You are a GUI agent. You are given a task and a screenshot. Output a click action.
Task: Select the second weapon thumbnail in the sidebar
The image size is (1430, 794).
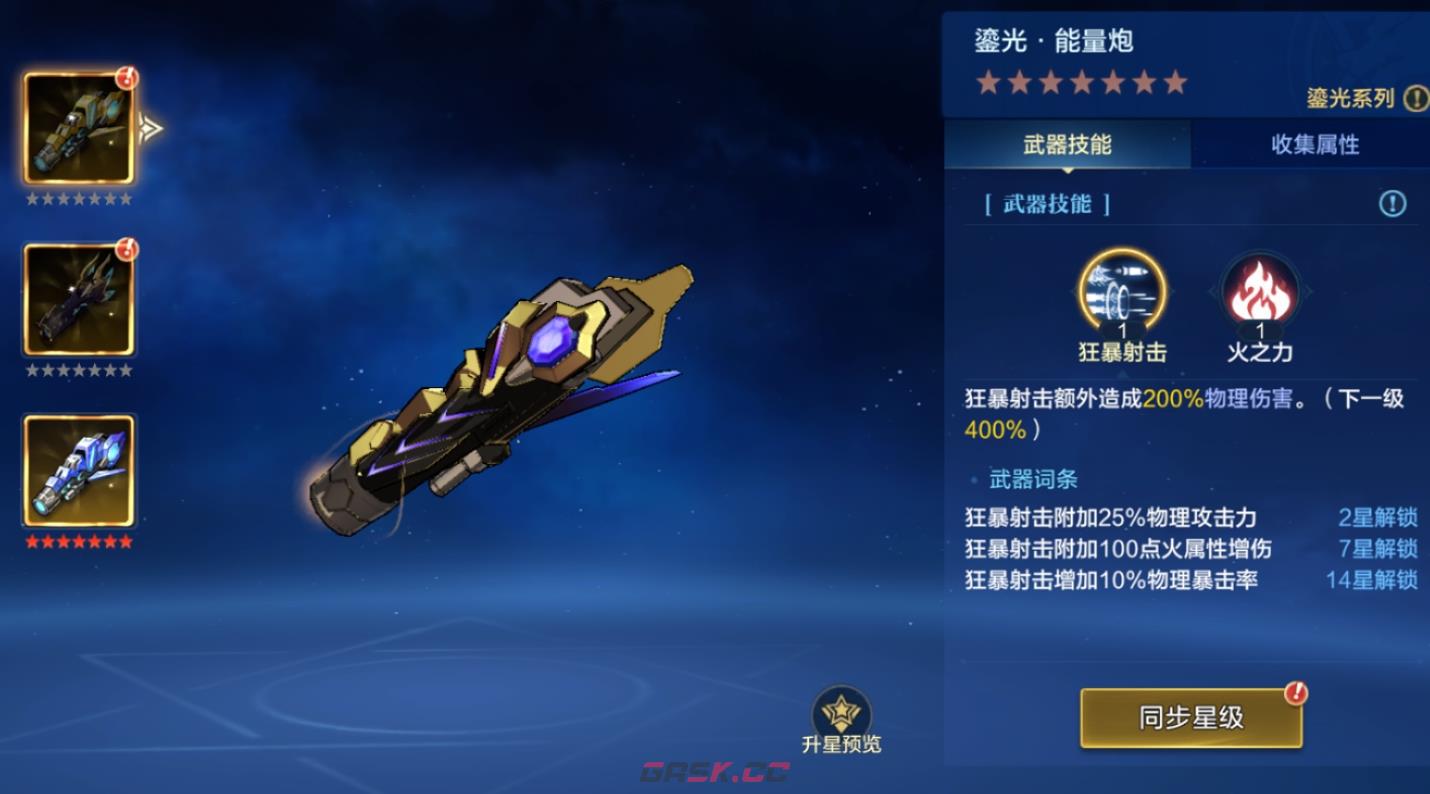pos(80,297)
